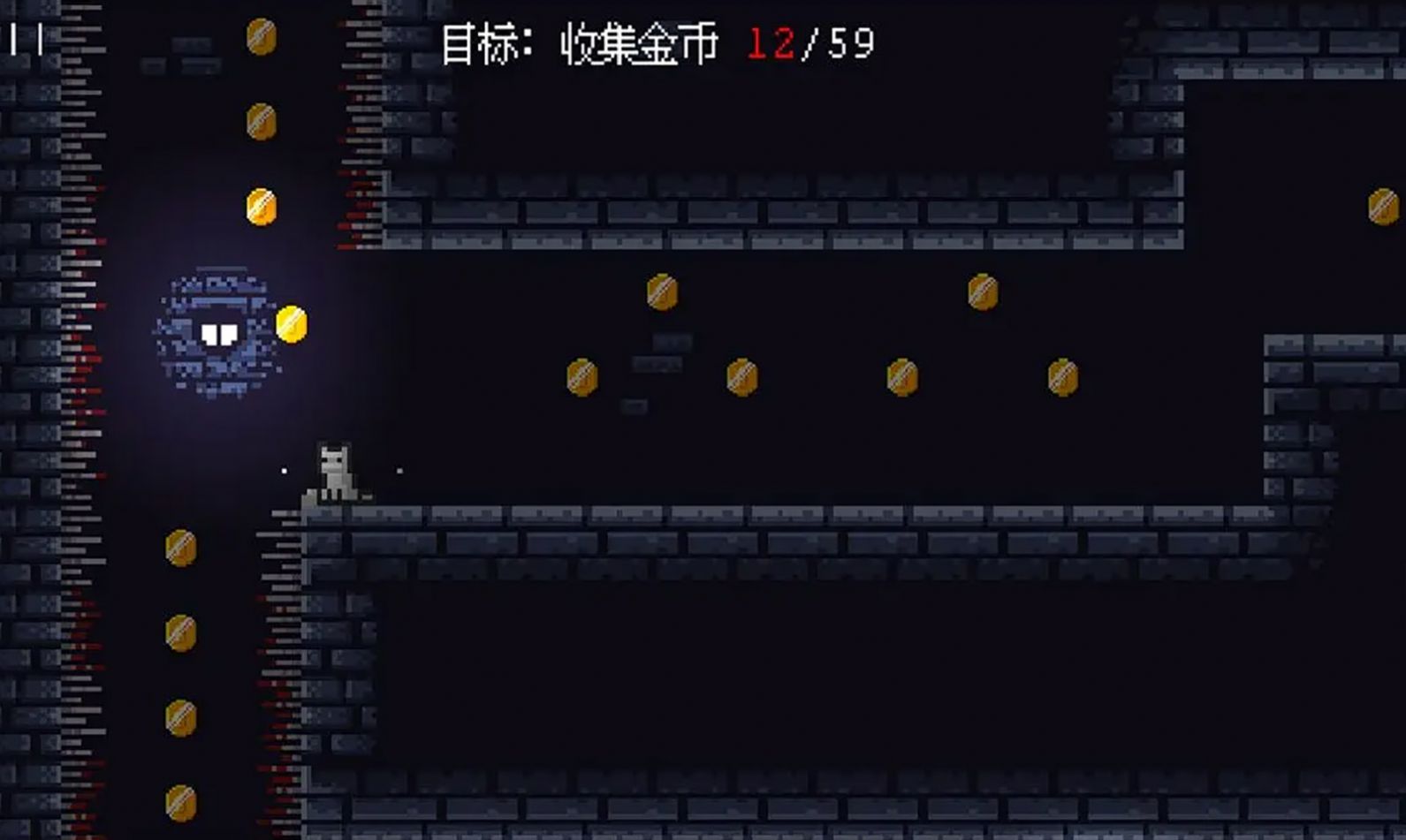Viewport: 1406px width, 840px height.
Task: Click the red number 12 in the coin counter
Action: [x=771, y=40]
